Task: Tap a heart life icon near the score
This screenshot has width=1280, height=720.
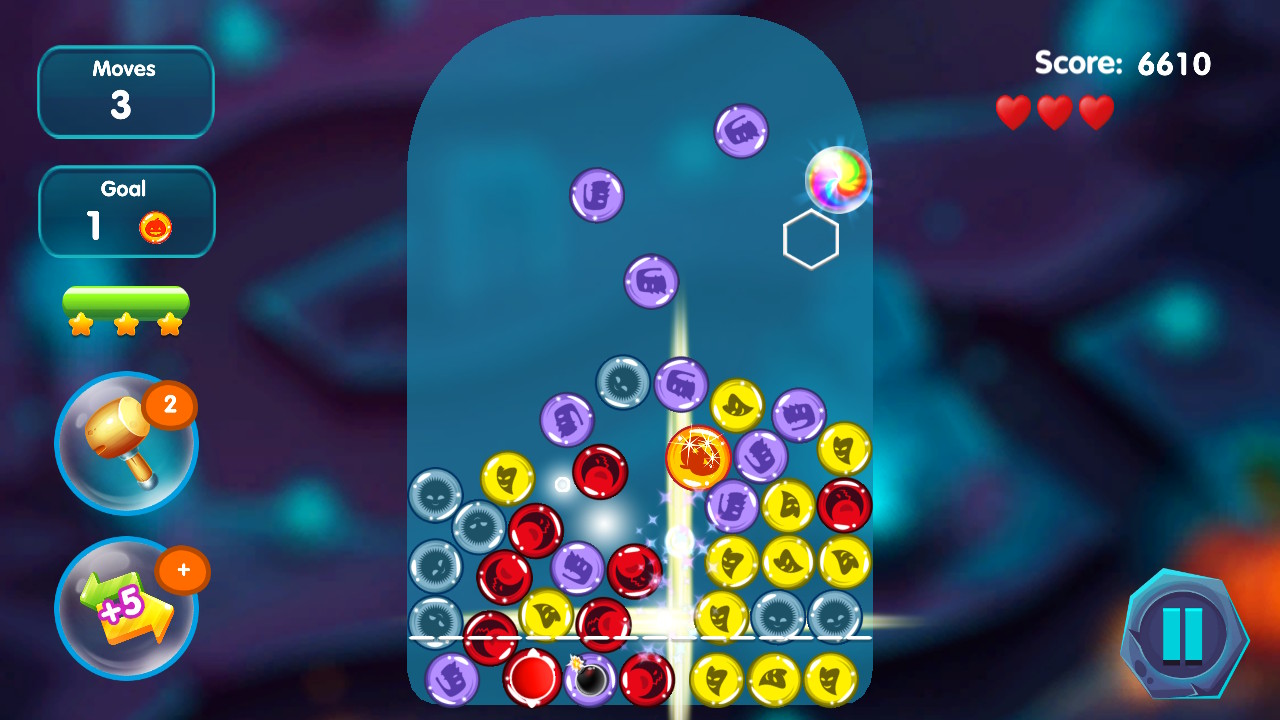Action: click(x=1013, y=111)
